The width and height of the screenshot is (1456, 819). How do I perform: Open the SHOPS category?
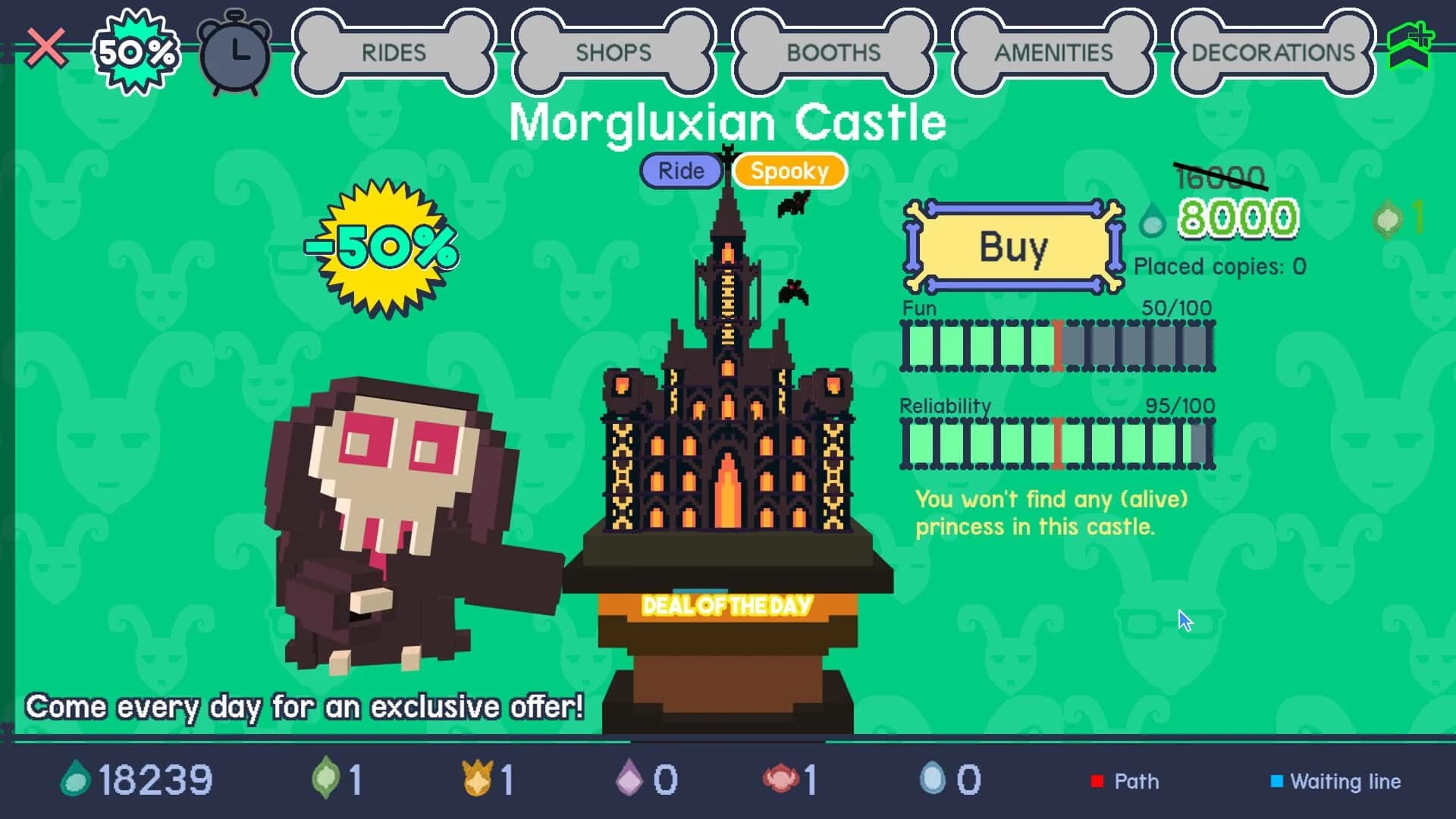coord(613,53)
